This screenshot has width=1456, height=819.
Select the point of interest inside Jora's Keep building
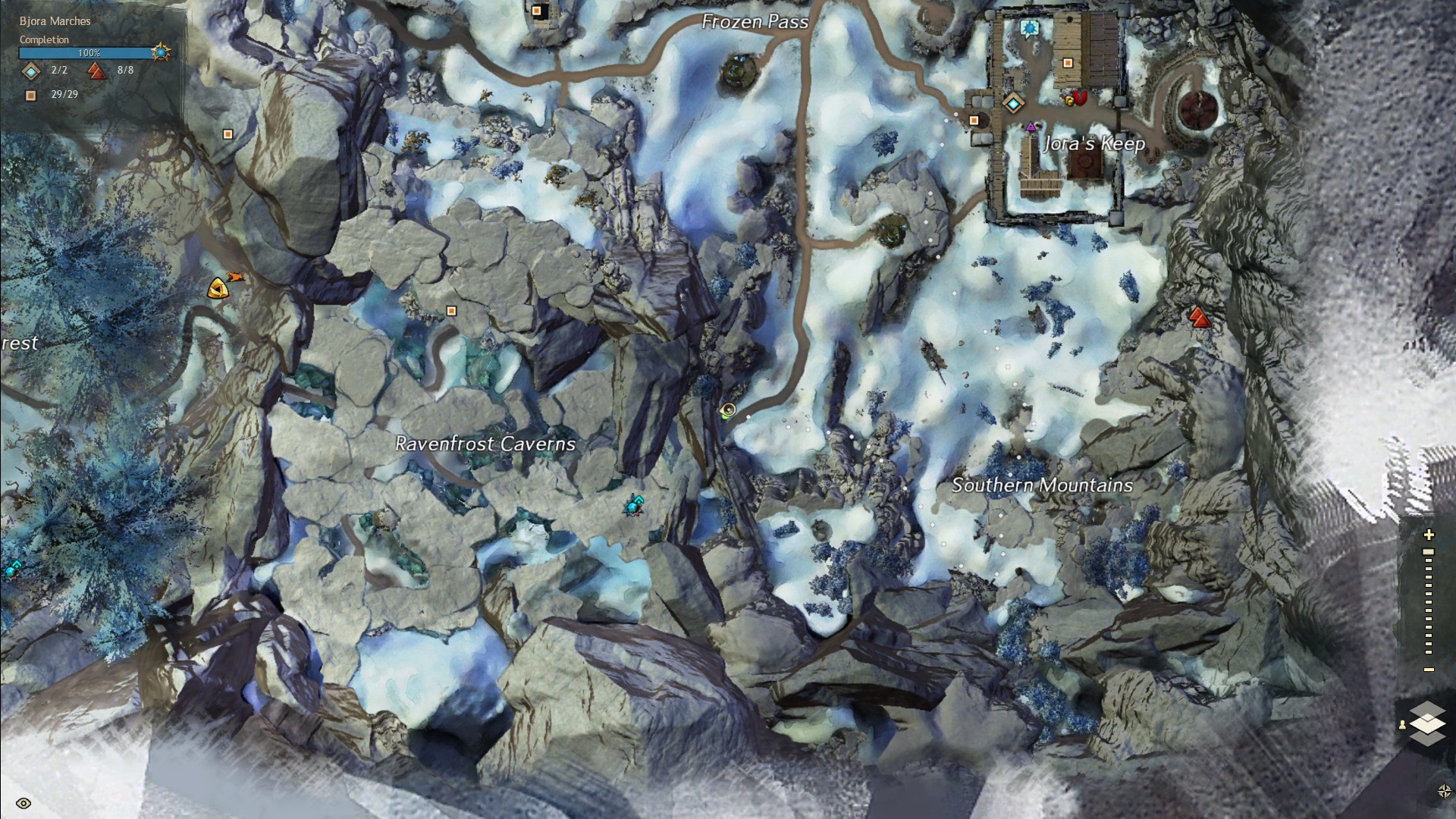(1068, 63)
